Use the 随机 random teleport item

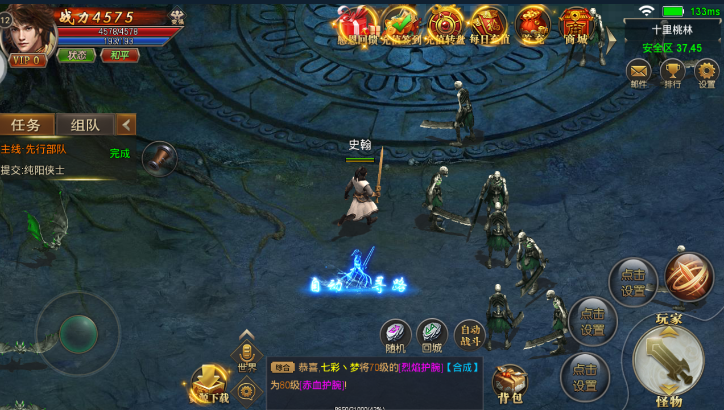[x=396, y=334]
